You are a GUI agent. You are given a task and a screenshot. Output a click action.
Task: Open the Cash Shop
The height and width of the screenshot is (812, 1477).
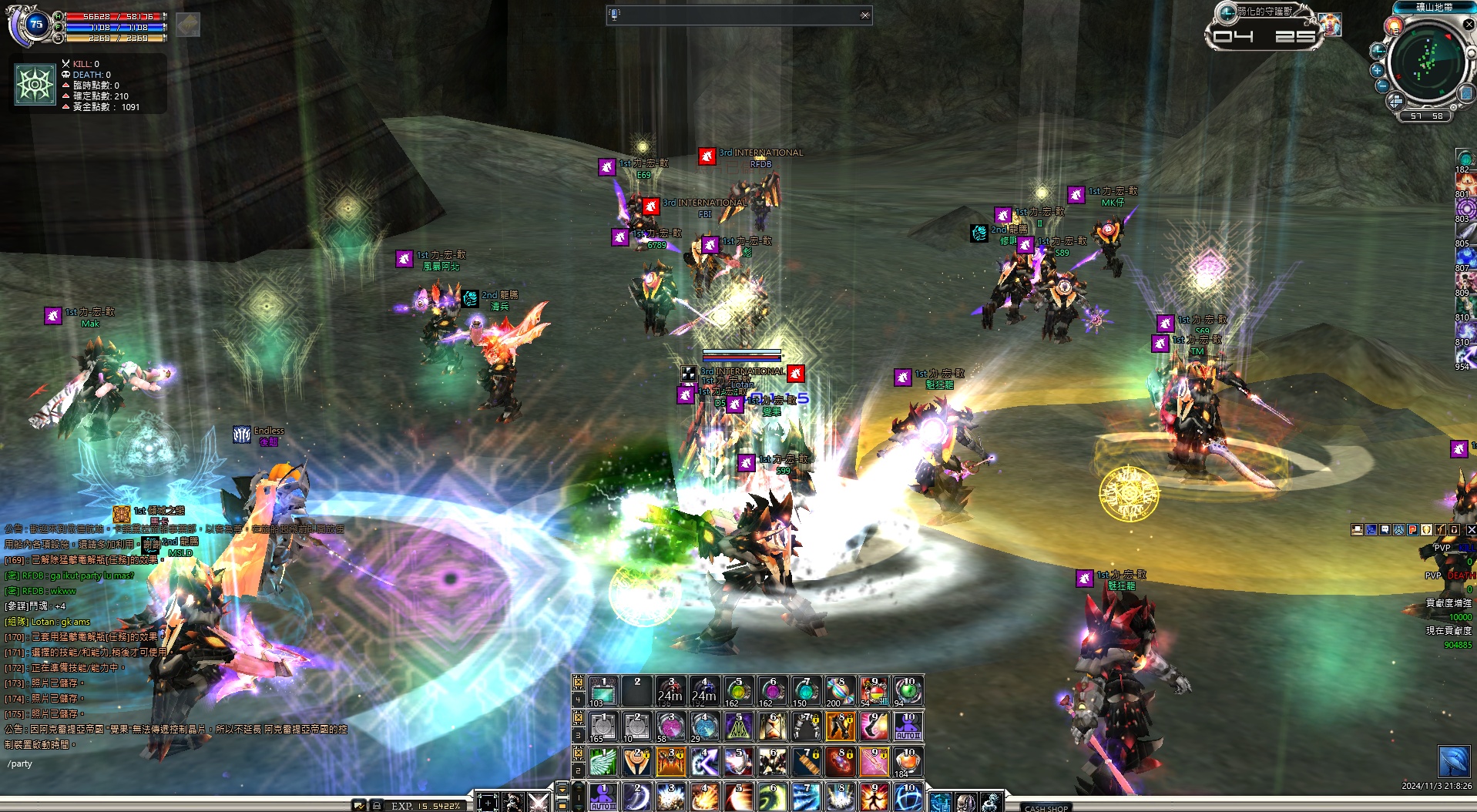[1046, 807]
